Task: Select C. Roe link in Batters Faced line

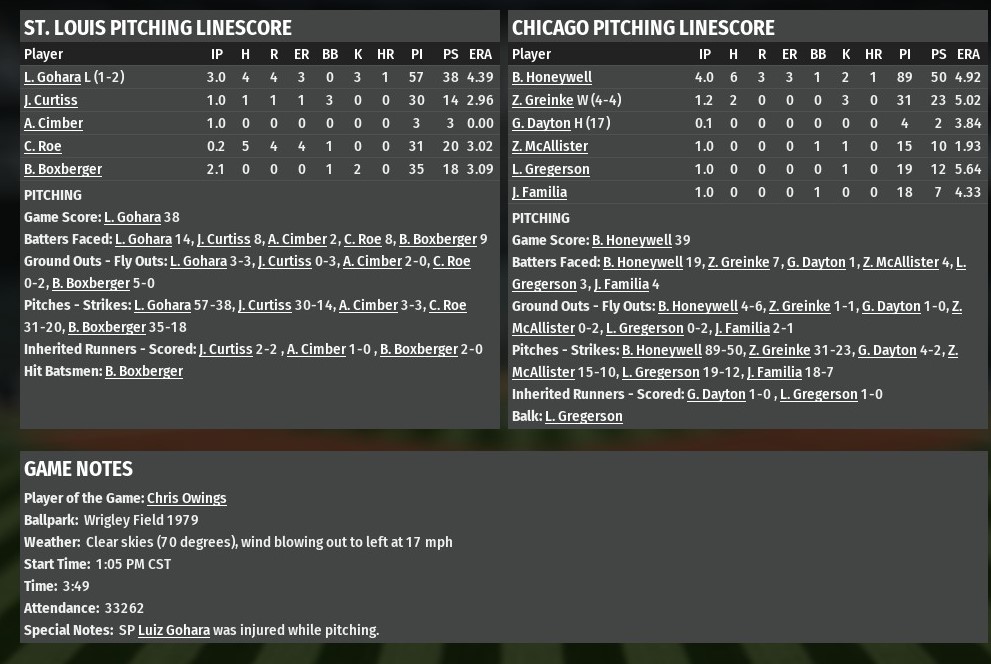Action: pos(362,239)
